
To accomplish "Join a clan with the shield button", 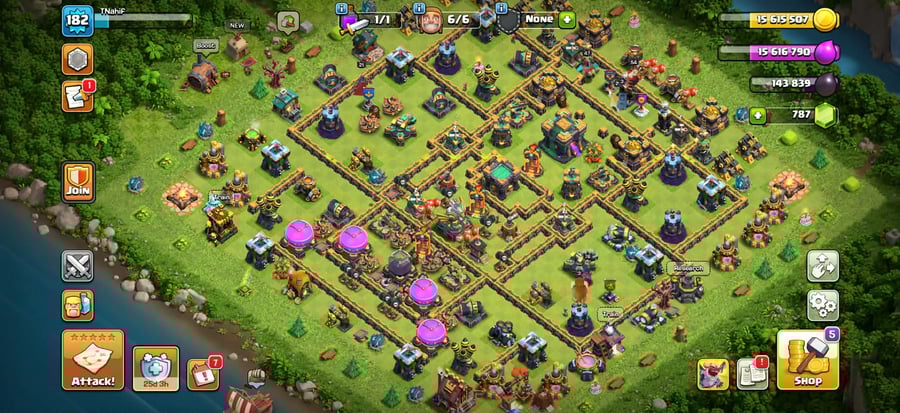I will click(78, 182).
